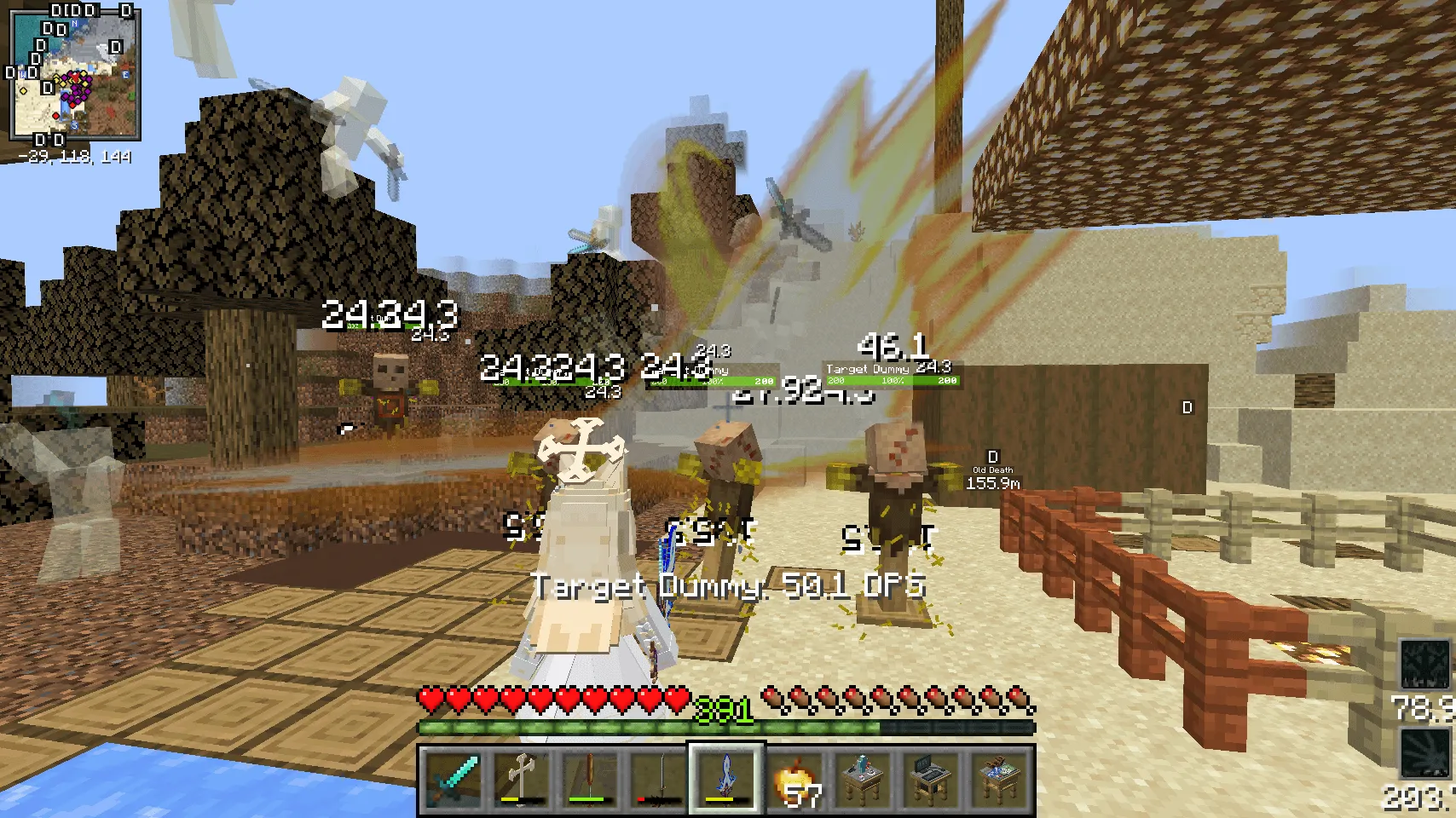Click the coordinates readout below the minimap
Image resolution: width=1456 pixels, height=818 pixels.
coord(72,156)
